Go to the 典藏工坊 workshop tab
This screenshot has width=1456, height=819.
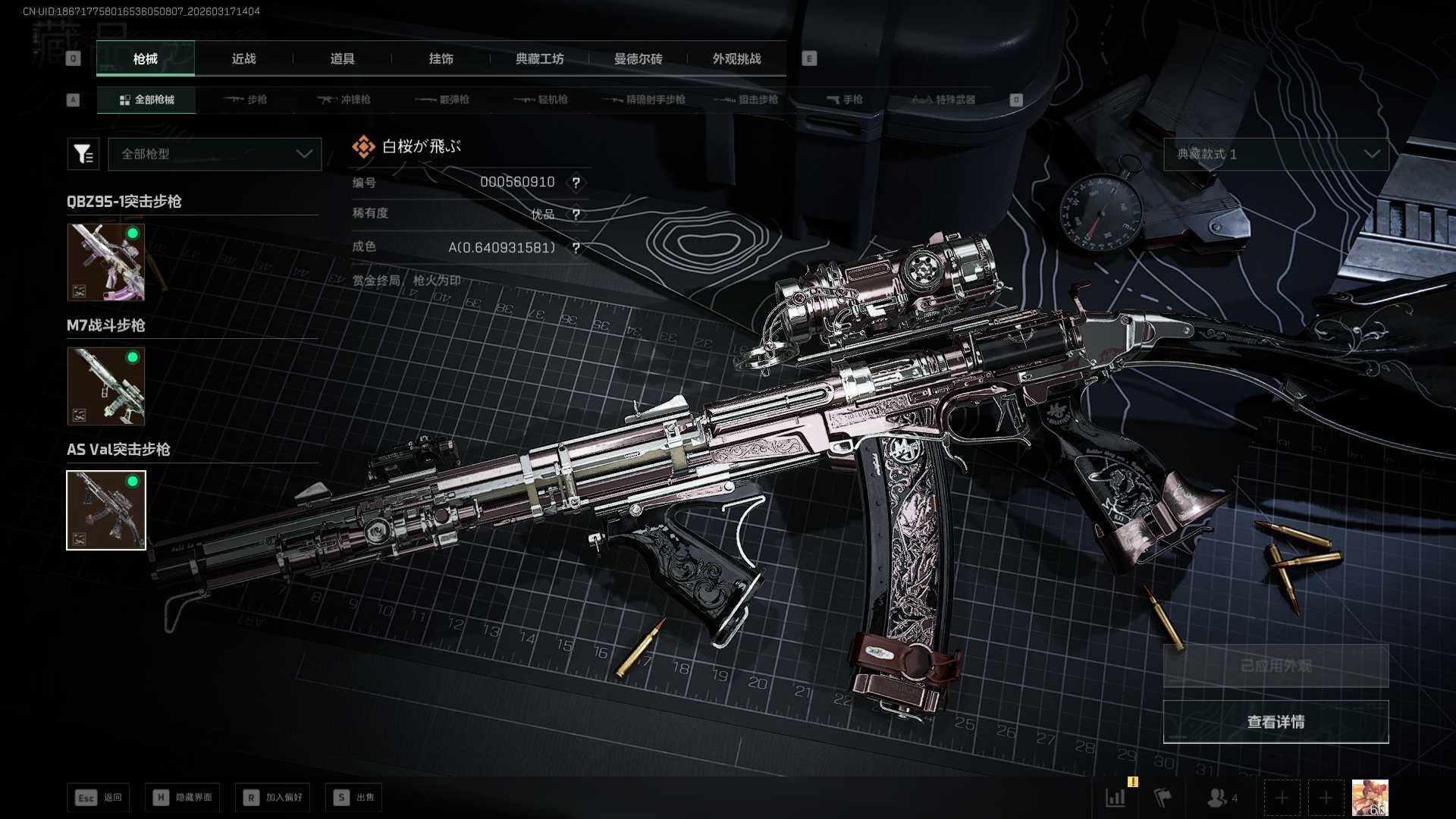tap(539, 58)
